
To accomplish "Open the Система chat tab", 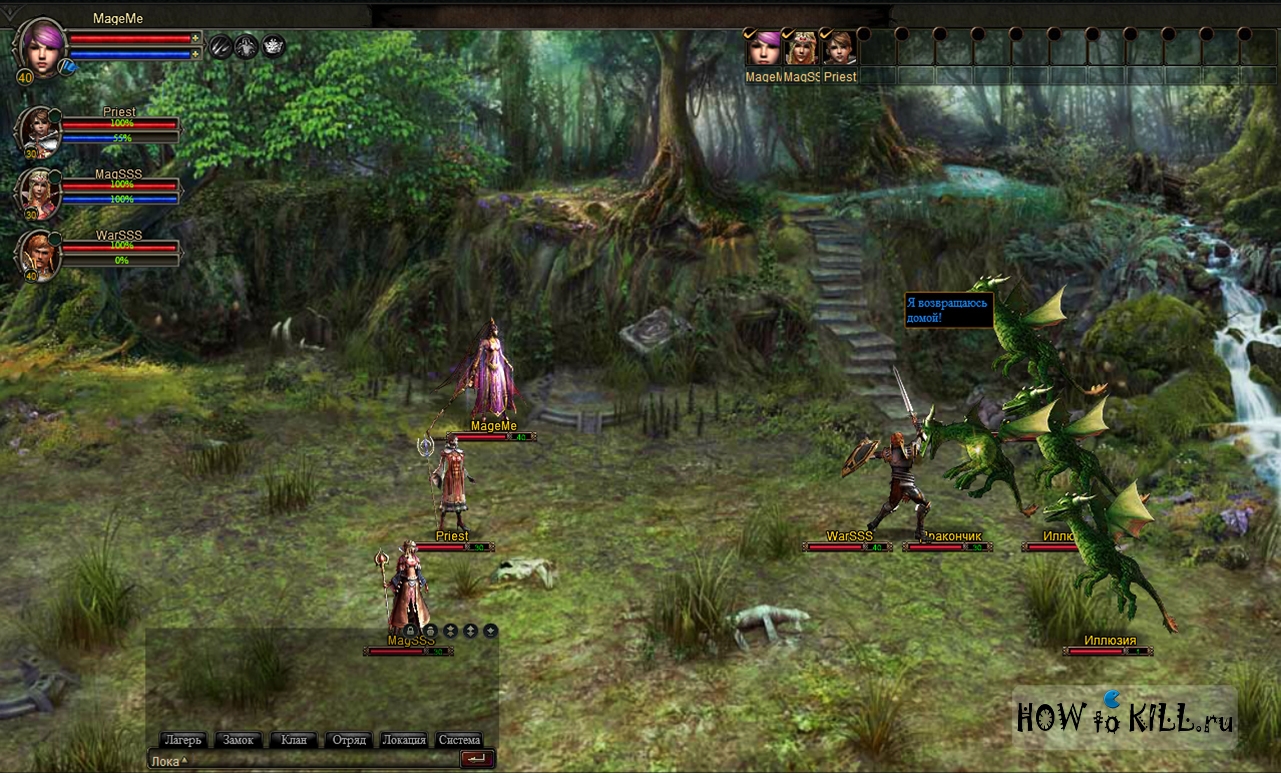I will pos(459,740).
